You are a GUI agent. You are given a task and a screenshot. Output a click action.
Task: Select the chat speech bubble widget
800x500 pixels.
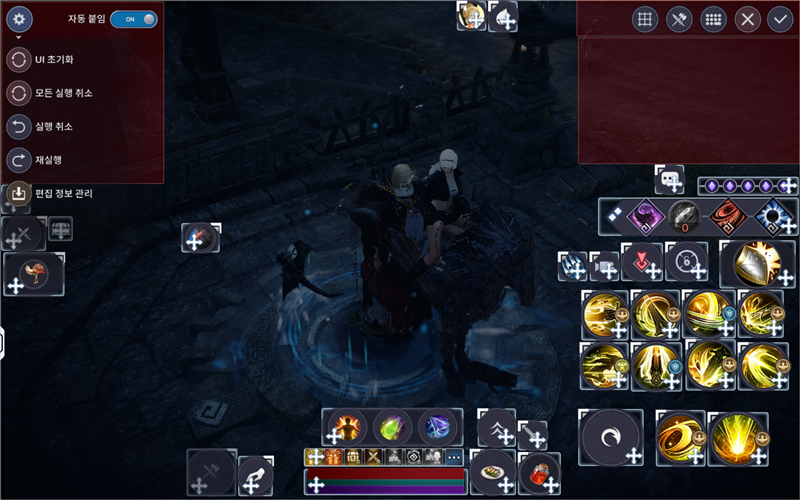pos(669,179)
